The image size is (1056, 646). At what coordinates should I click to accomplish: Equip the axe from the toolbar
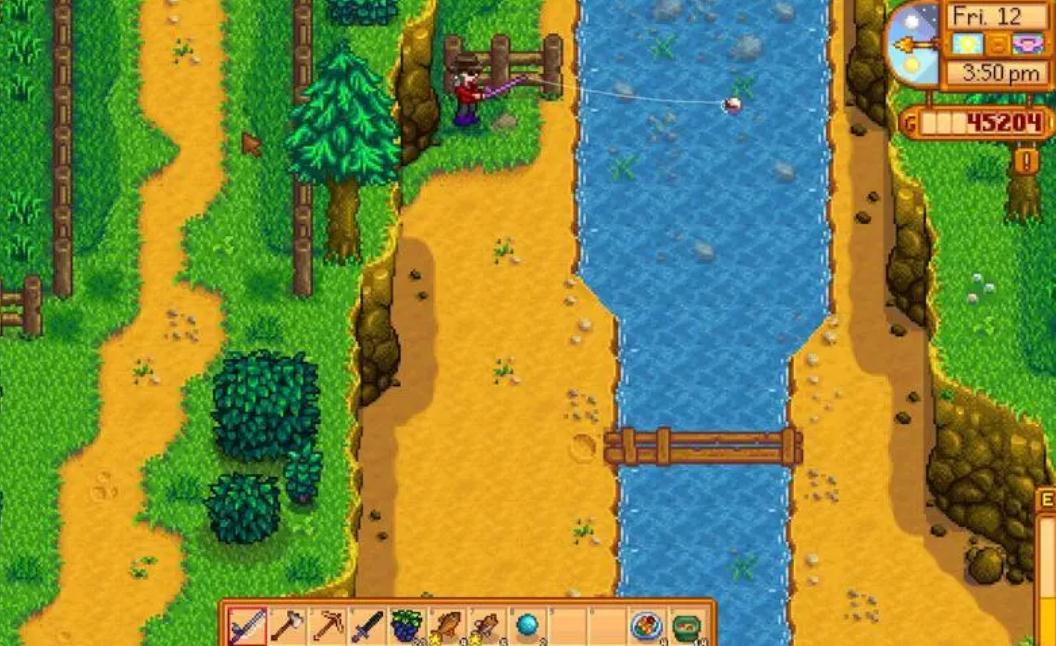point(286,626)
